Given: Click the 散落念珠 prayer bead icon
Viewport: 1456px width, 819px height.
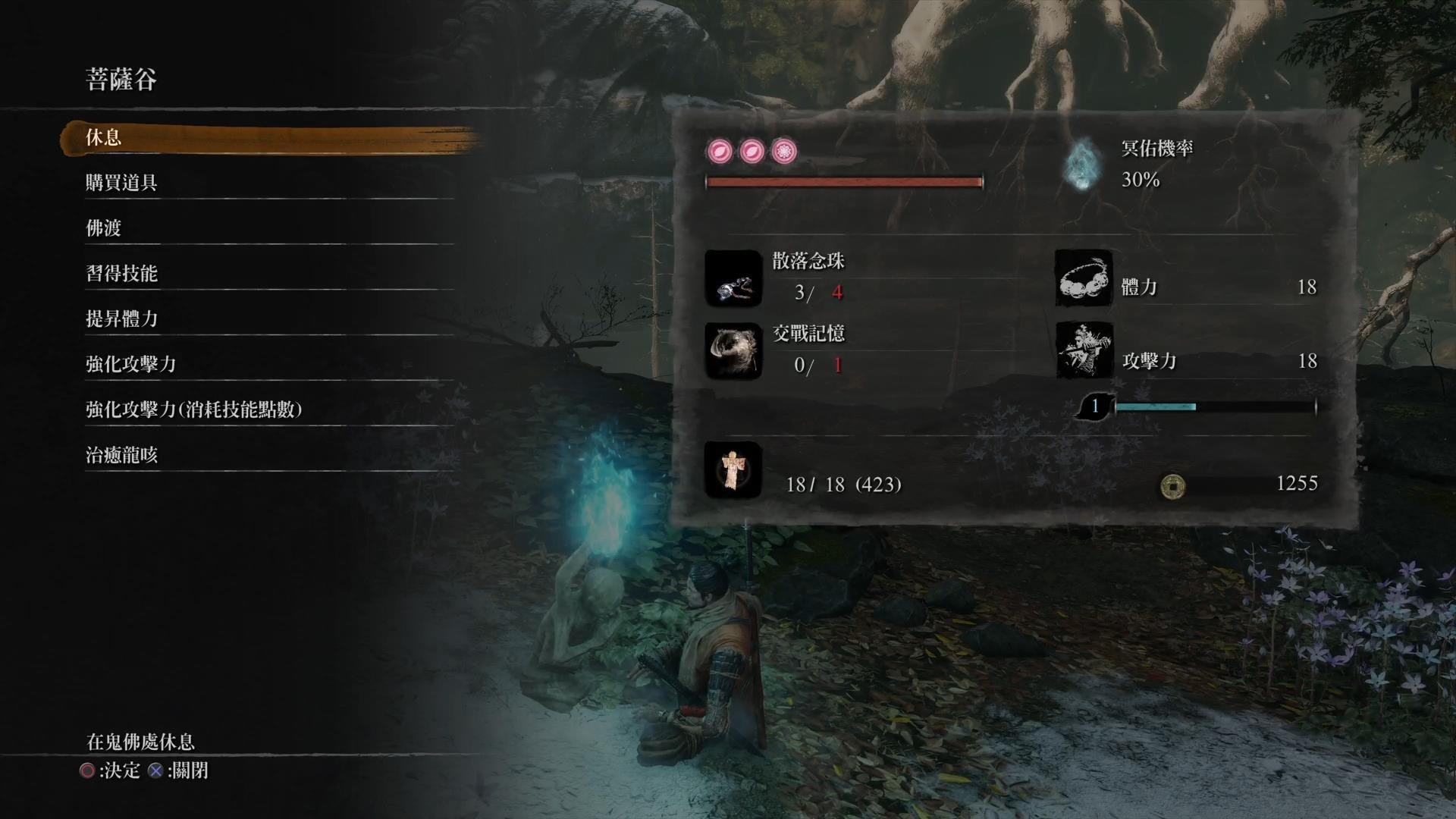Looking at the screenshot, I should 733,279.
